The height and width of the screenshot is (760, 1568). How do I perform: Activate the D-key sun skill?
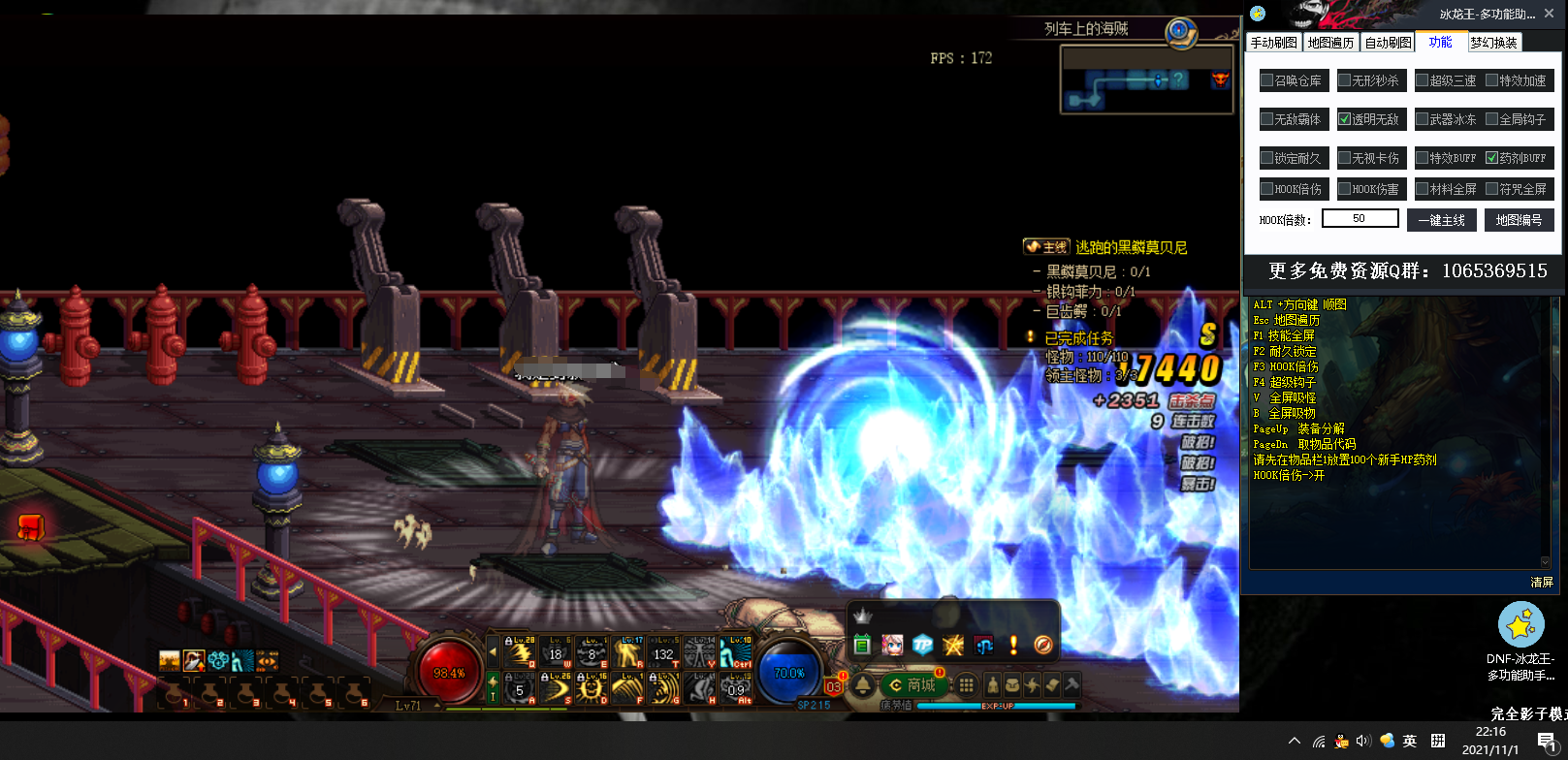pos(591,688)
